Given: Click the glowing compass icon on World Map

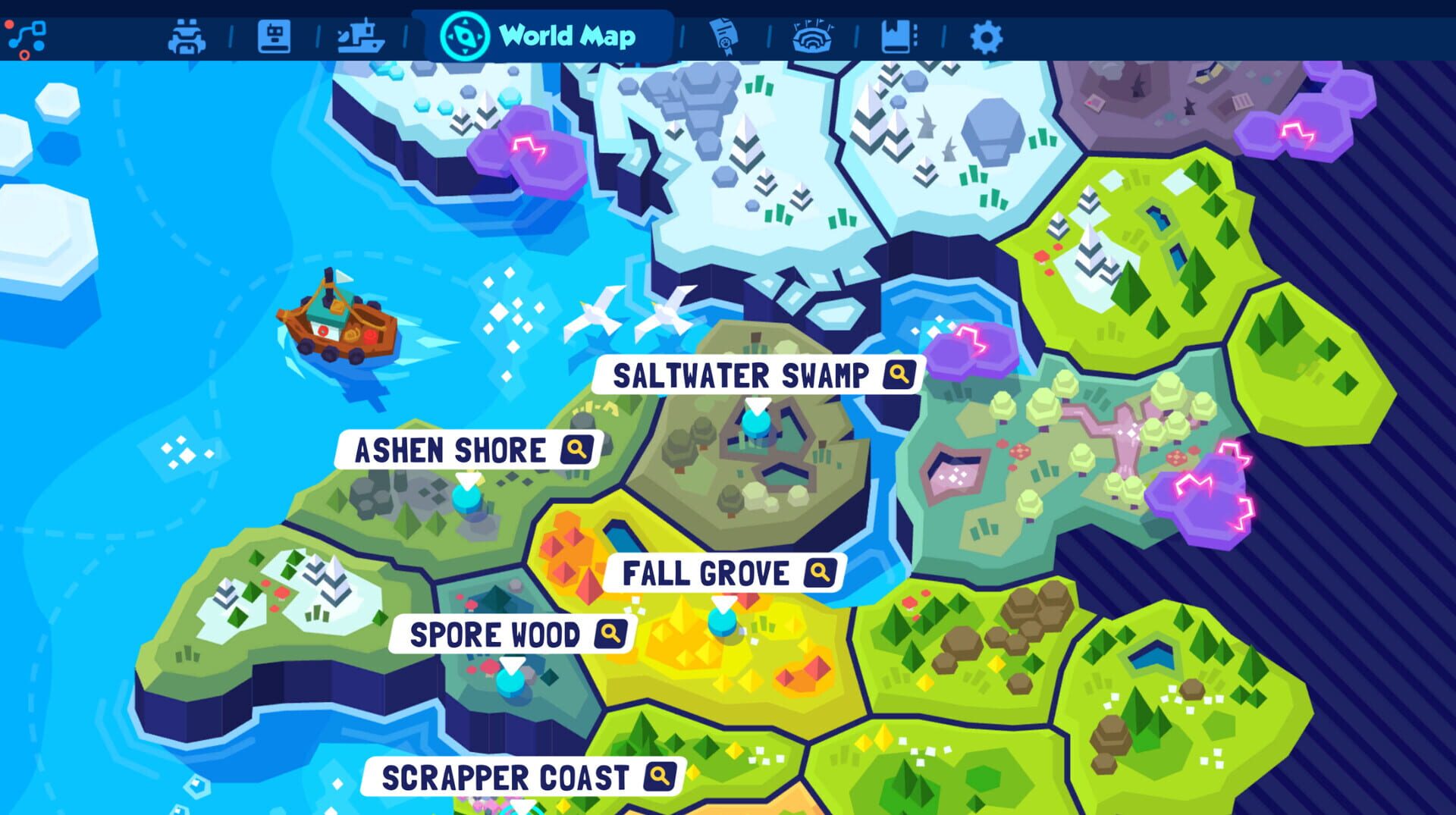Looking at the screenshot, I should click(464, 36).
